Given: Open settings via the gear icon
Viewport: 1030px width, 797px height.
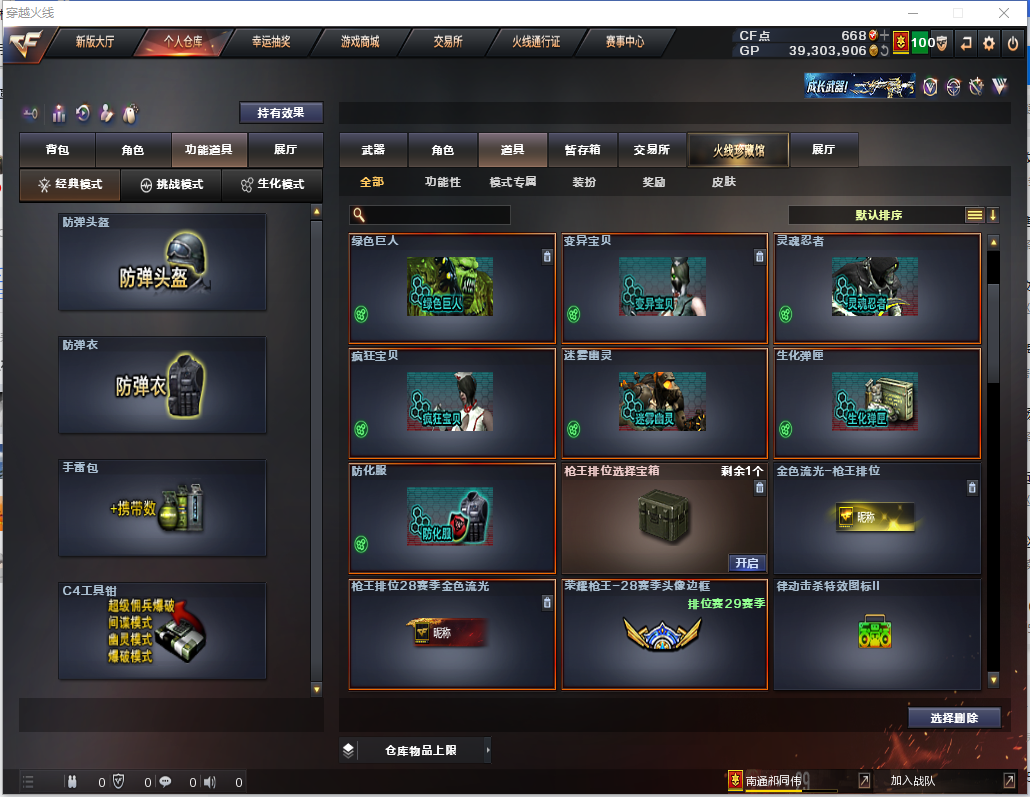Looking at the screenshot, I should pyautogui.click(x=988, y=43).
